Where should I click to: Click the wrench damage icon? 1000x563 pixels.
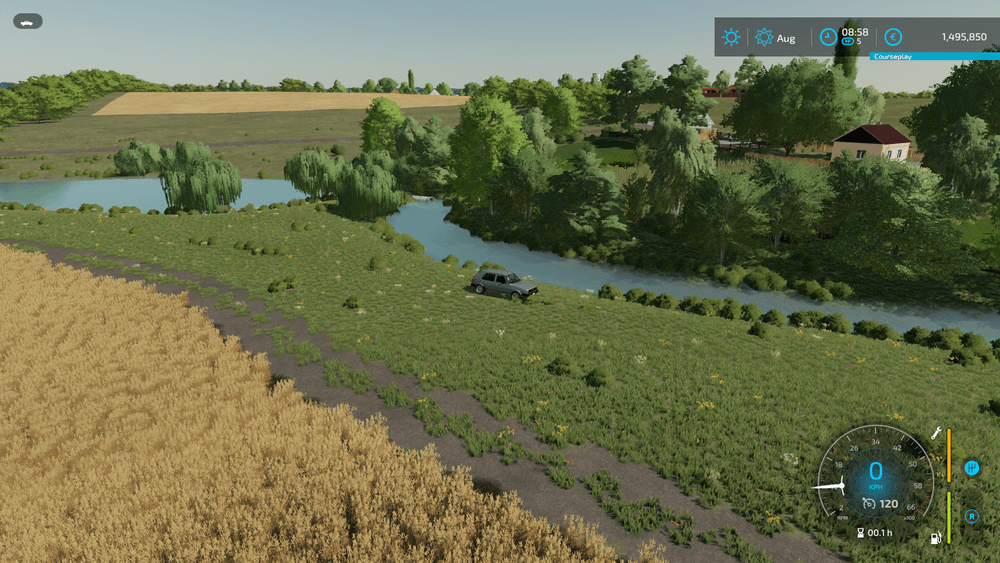936,433
